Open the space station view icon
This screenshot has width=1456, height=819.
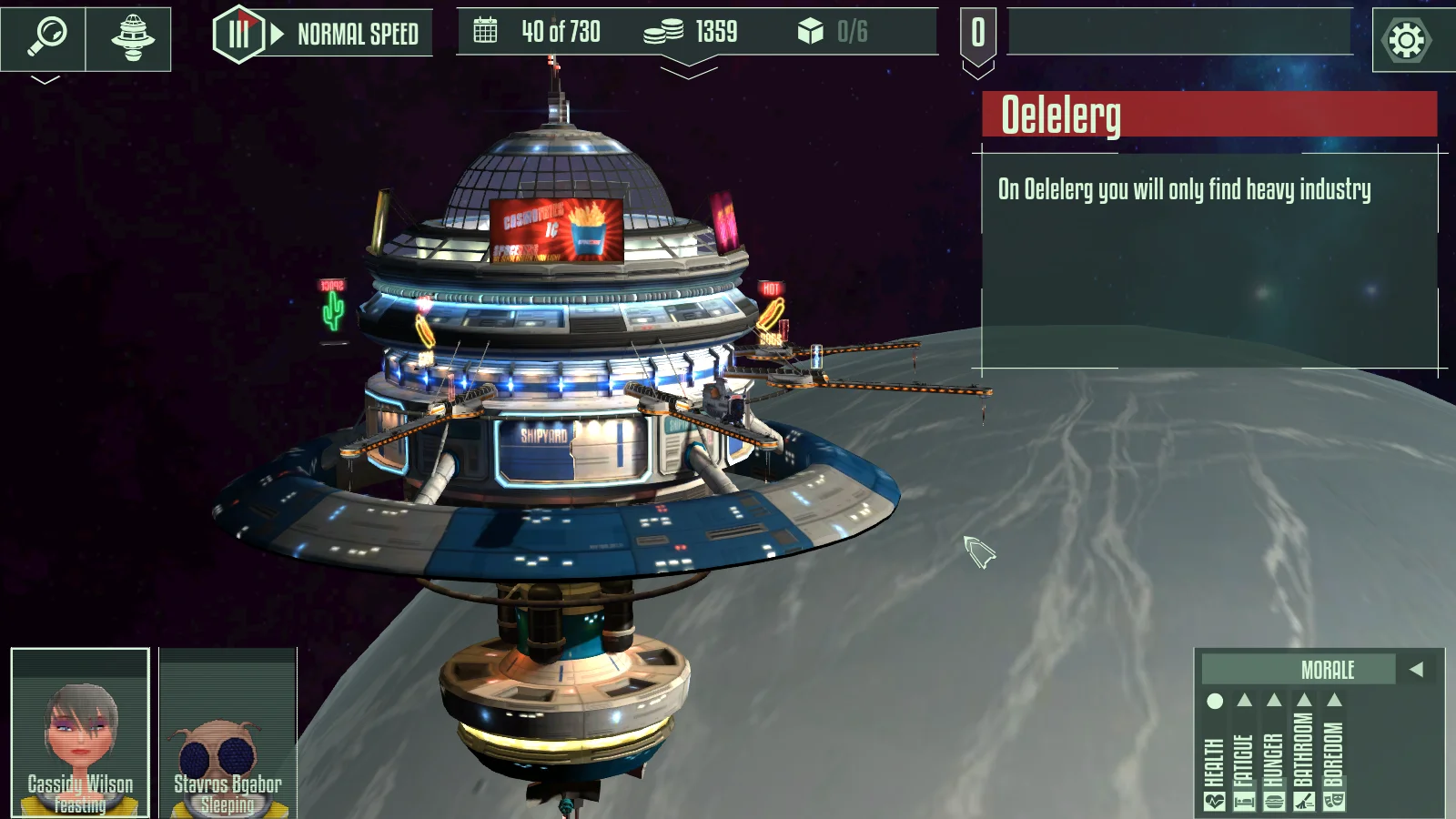[x=132, y=37]
